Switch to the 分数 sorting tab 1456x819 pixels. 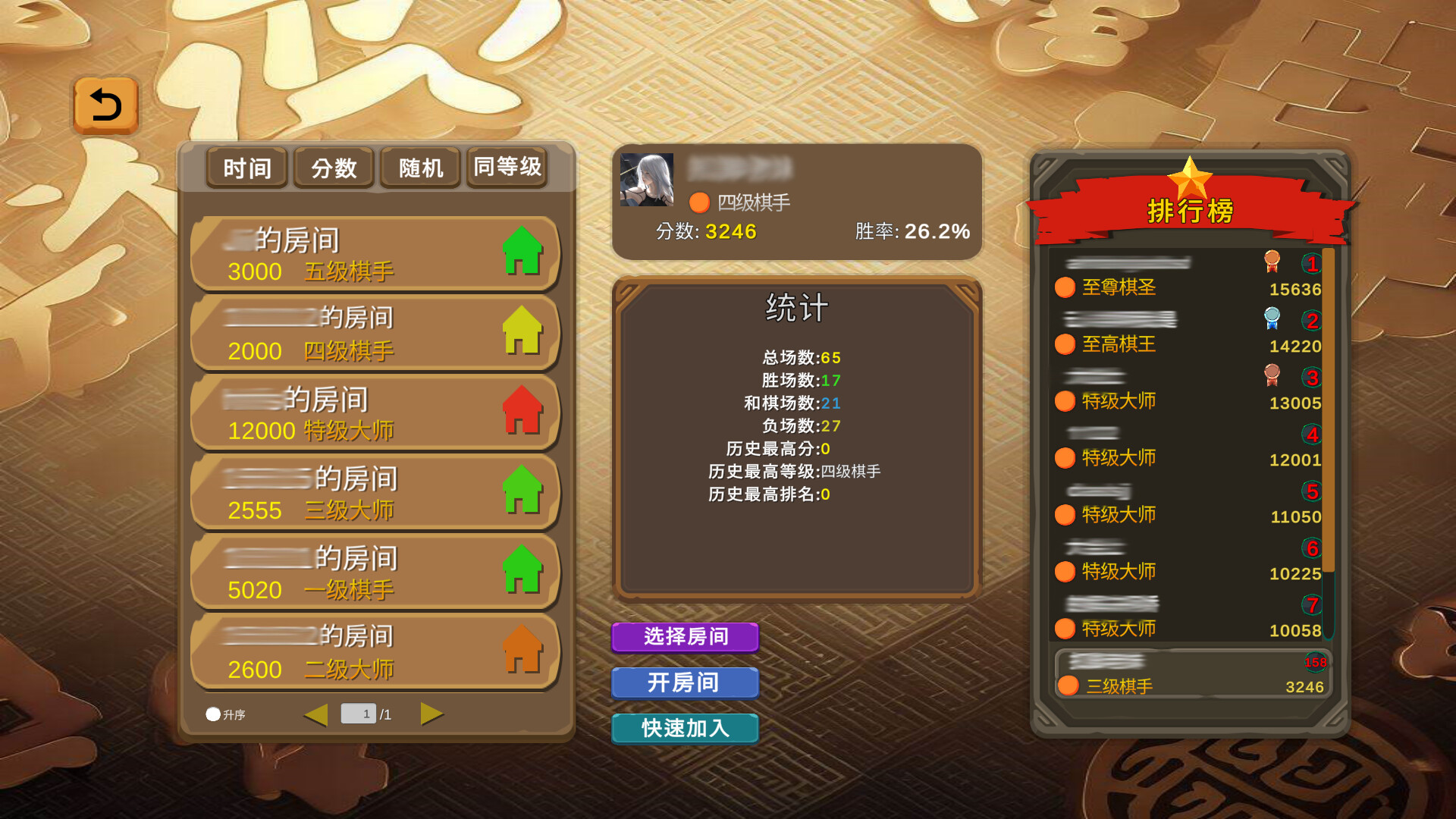(x=333, y=168)
